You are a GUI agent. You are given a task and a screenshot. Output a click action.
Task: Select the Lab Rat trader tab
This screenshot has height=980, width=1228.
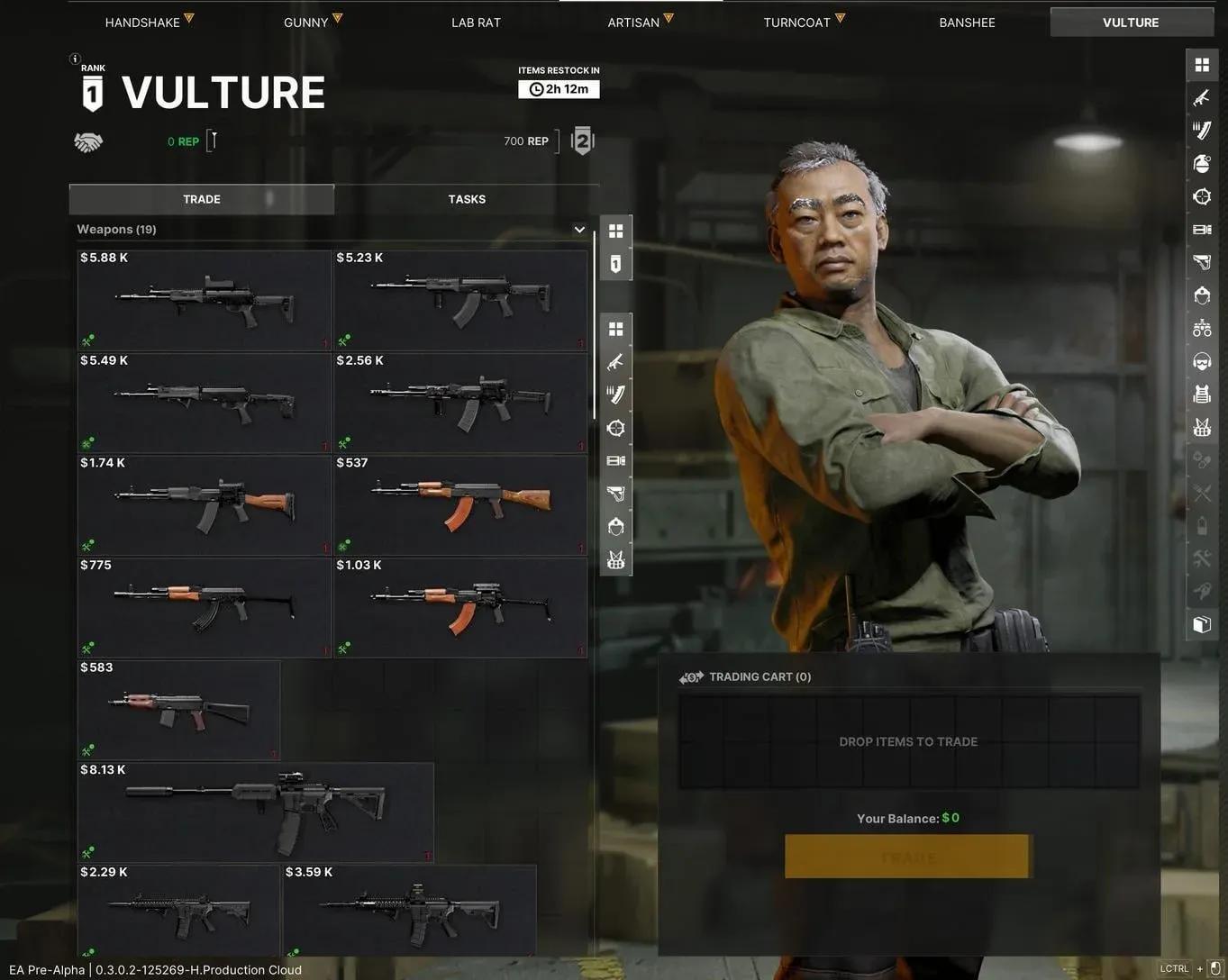point(476,23)
